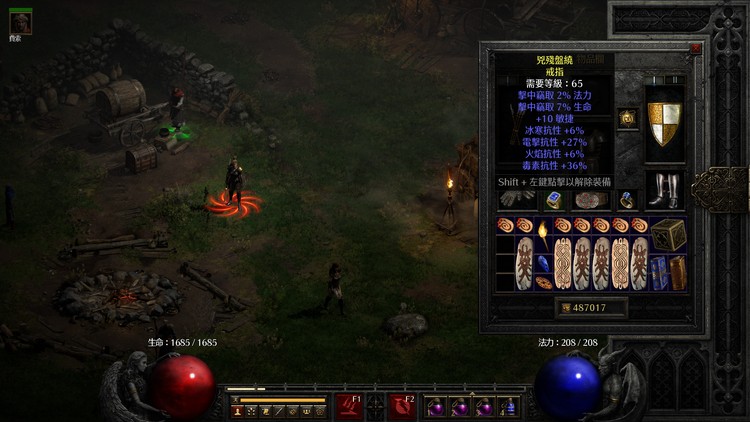Viewport: 750px width, 422px height.
Task: Select the equipped amulet slot
Action: 628,118
